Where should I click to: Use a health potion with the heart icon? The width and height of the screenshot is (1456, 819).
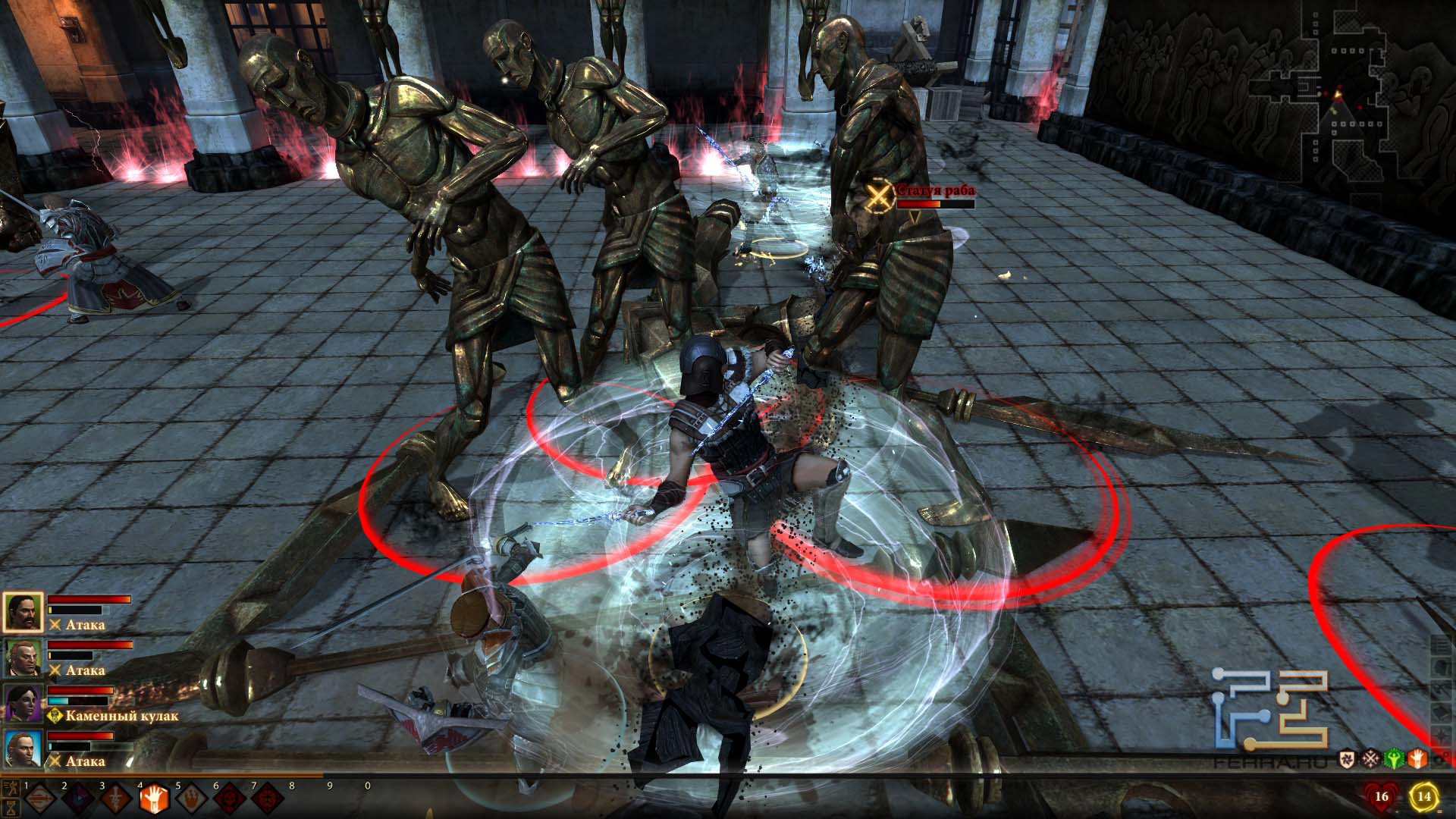1380,796
